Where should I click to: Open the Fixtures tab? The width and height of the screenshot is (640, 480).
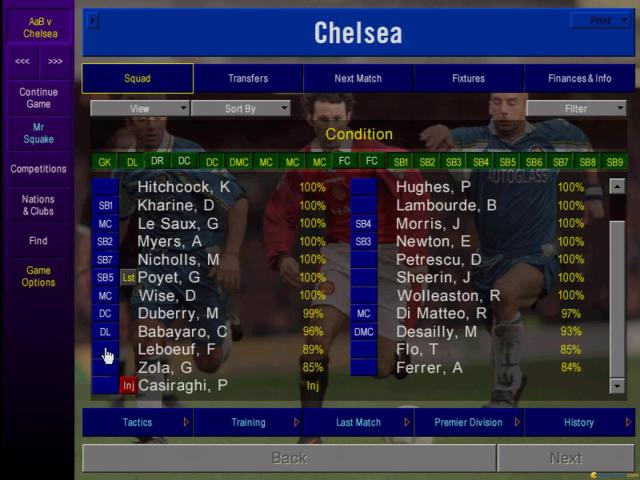468,78
